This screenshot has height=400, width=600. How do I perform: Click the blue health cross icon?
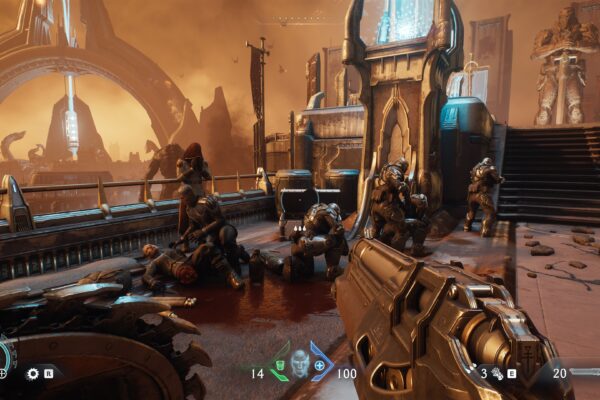click(x=321, y=366)
